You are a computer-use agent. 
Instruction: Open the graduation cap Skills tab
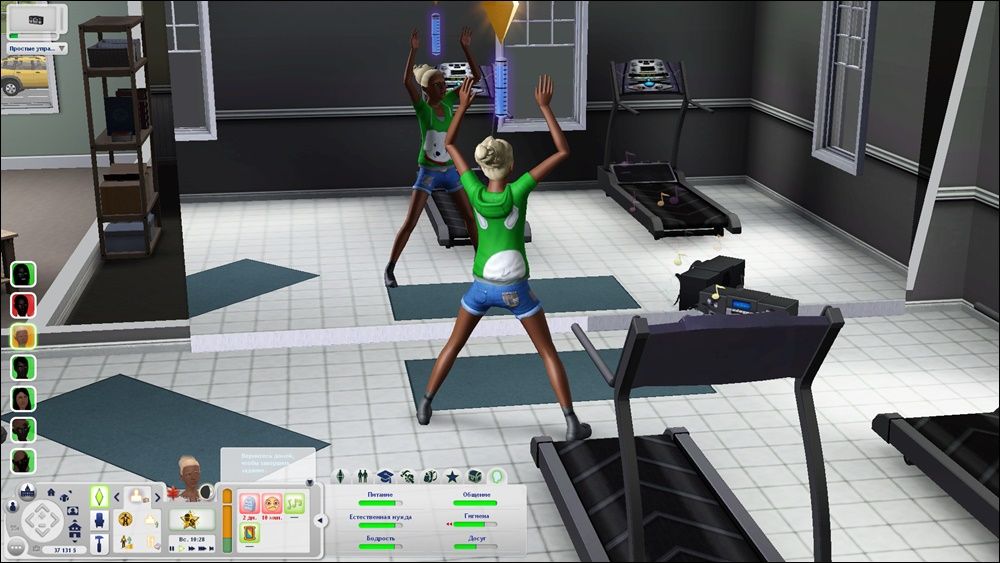tap(384, 475)
